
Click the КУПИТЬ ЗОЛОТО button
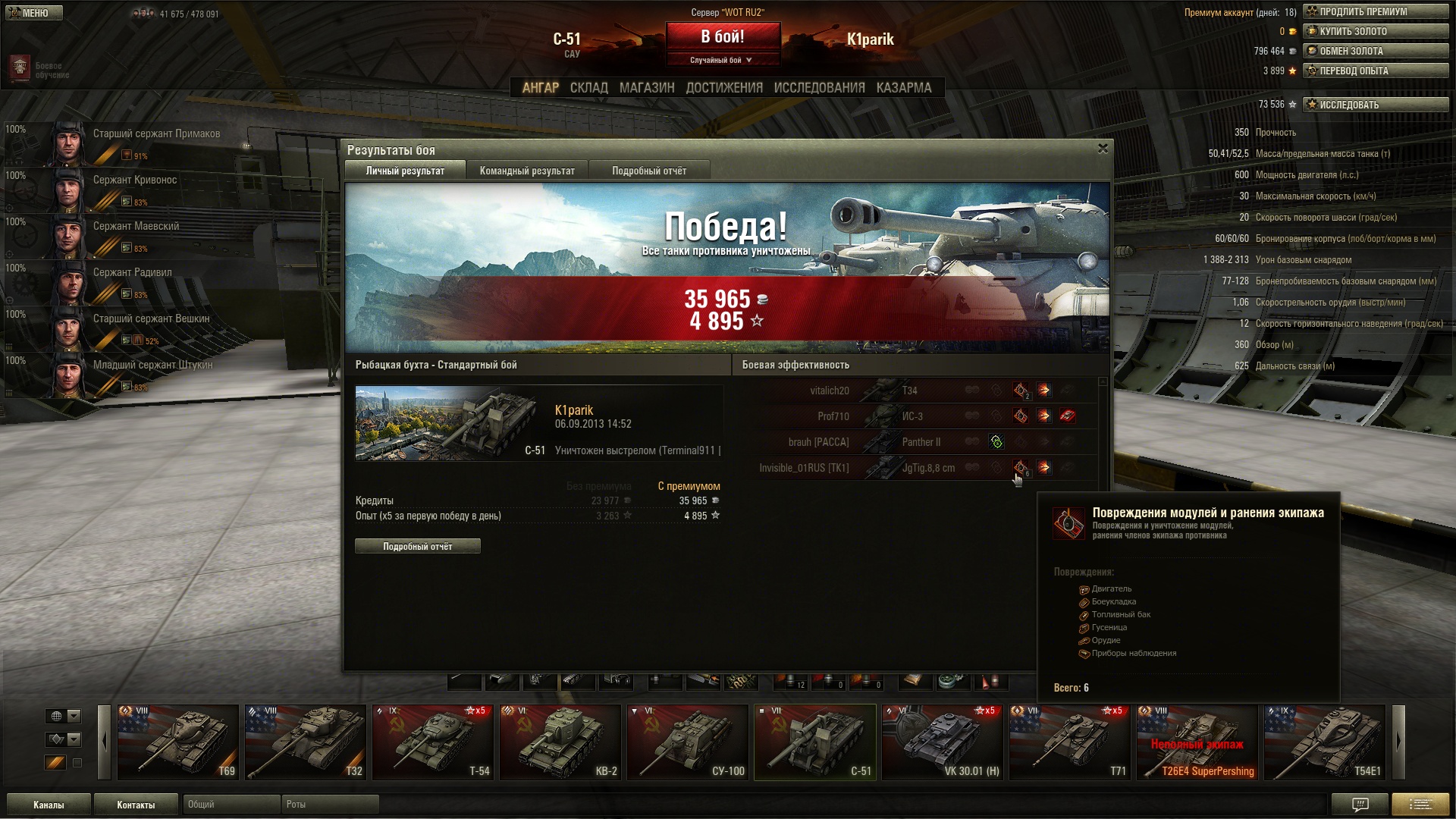1376,32
